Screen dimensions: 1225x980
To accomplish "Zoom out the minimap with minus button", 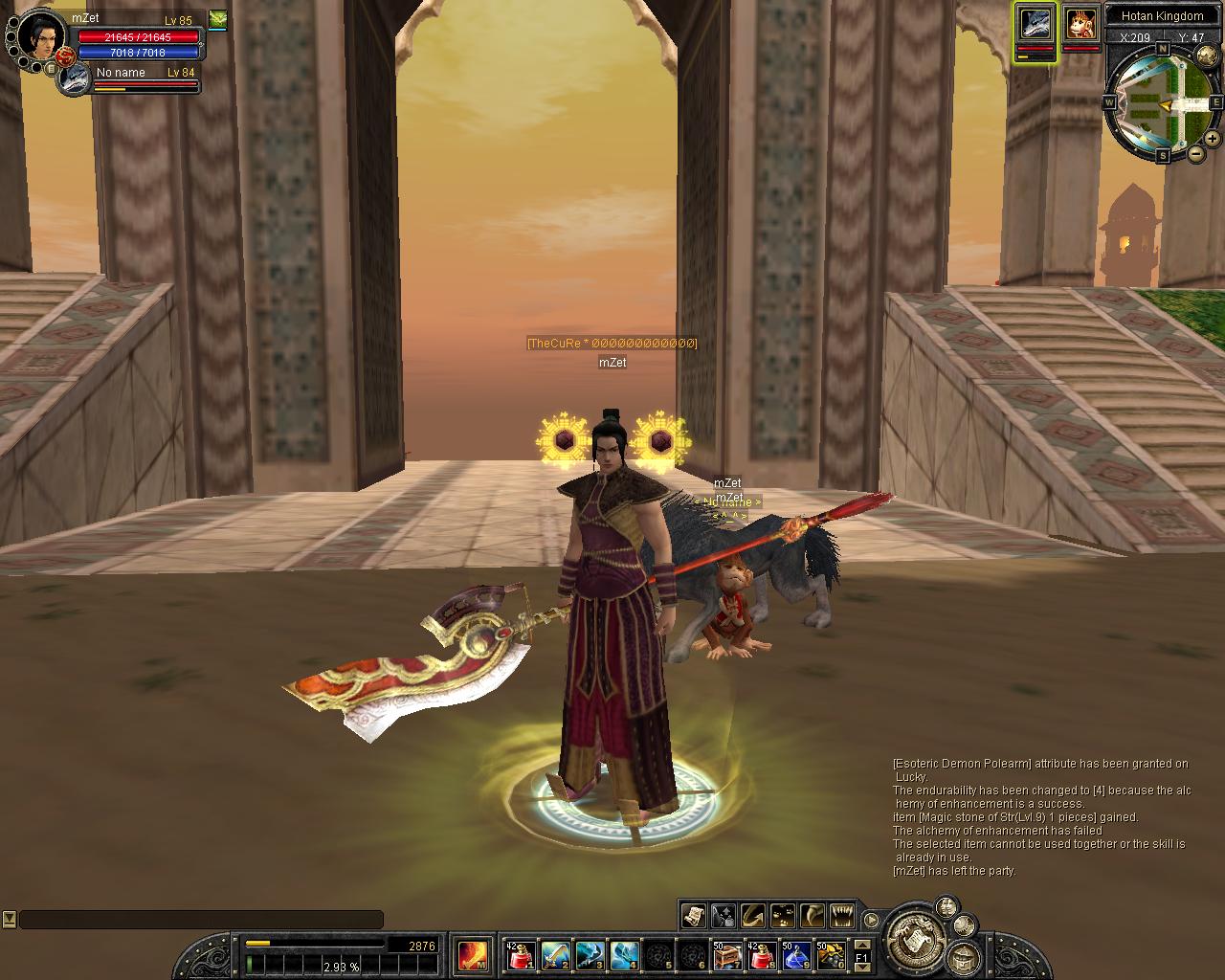I will (1196, 153).
